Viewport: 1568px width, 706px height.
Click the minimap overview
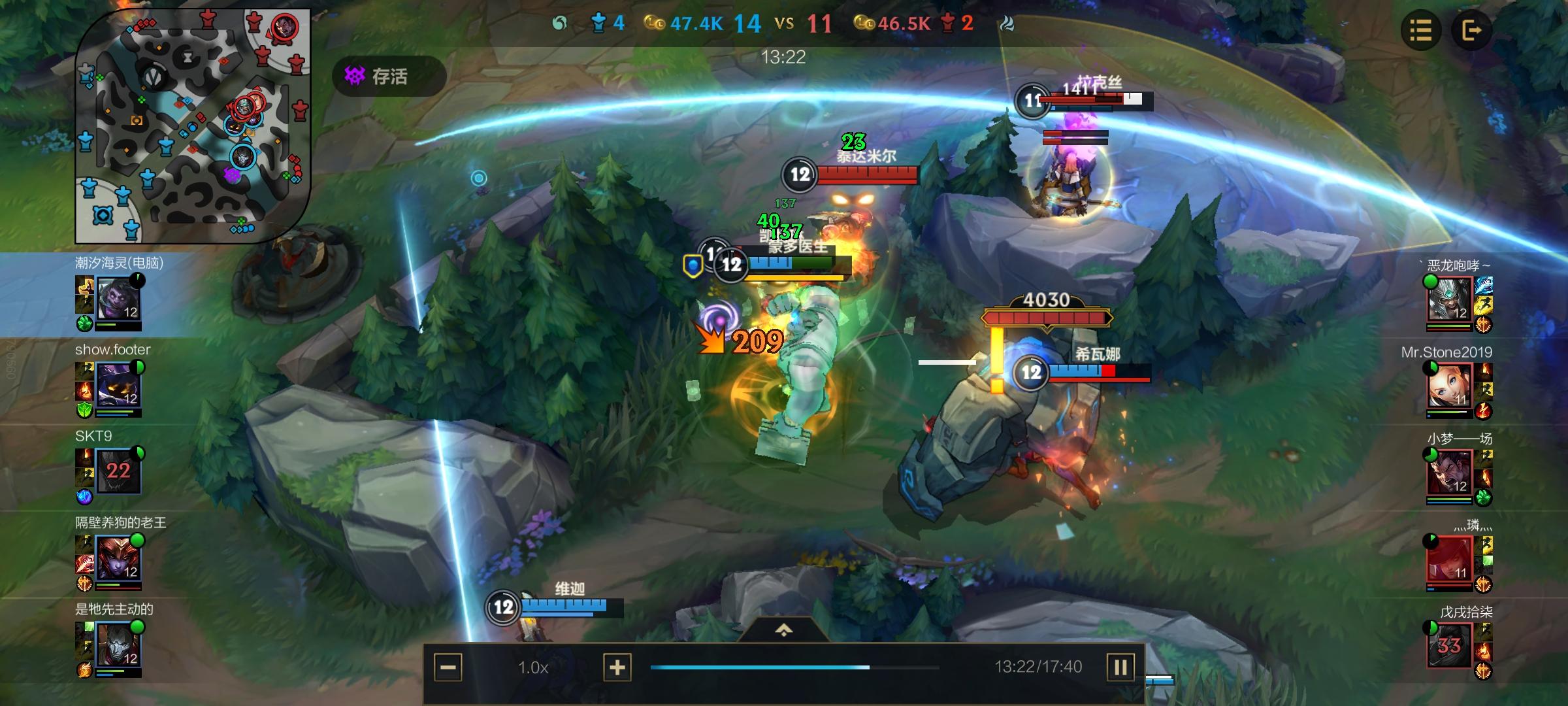(192, 126)
